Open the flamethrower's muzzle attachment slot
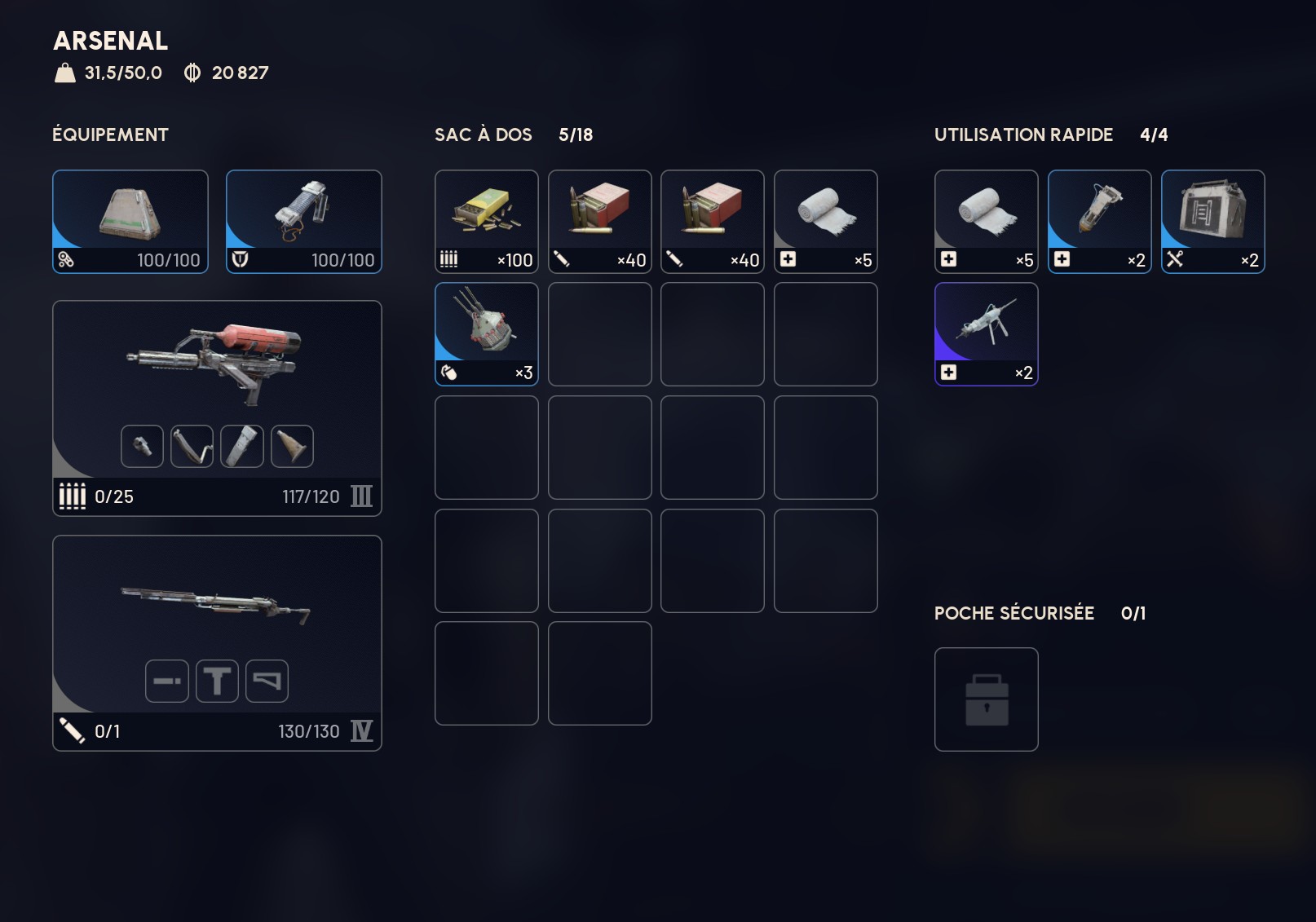Image resolution: width=1316 pixels, height=922 pixels. (141, 446)
